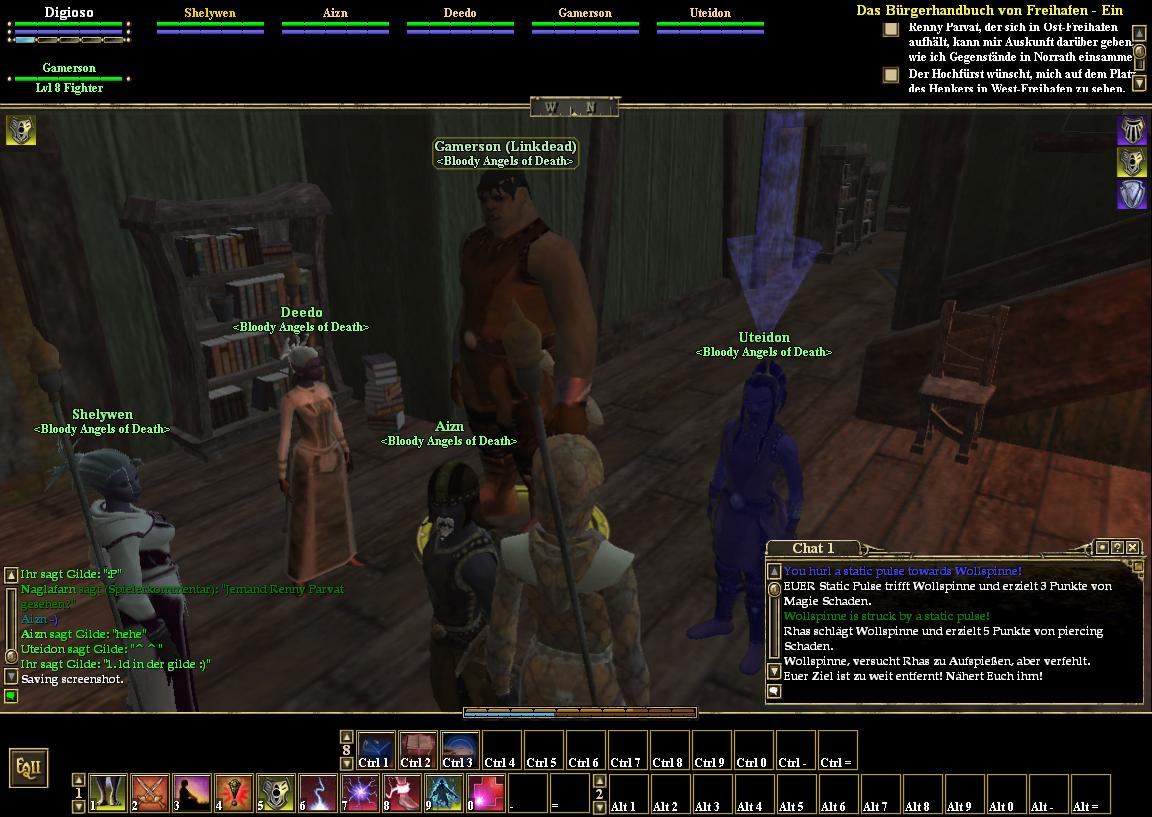
Task: Open the Bürgerhandbuch von Freihafen quest tracker
Action: coord(989,10)
